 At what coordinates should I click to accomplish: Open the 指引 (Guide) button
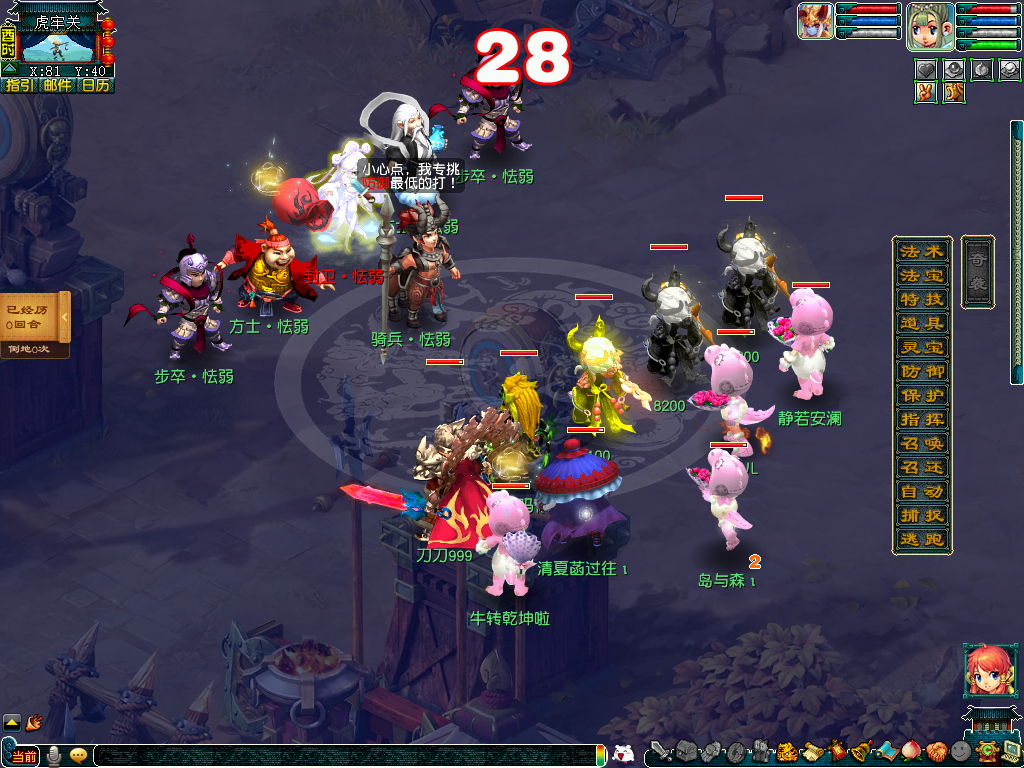tap(20, 86)
